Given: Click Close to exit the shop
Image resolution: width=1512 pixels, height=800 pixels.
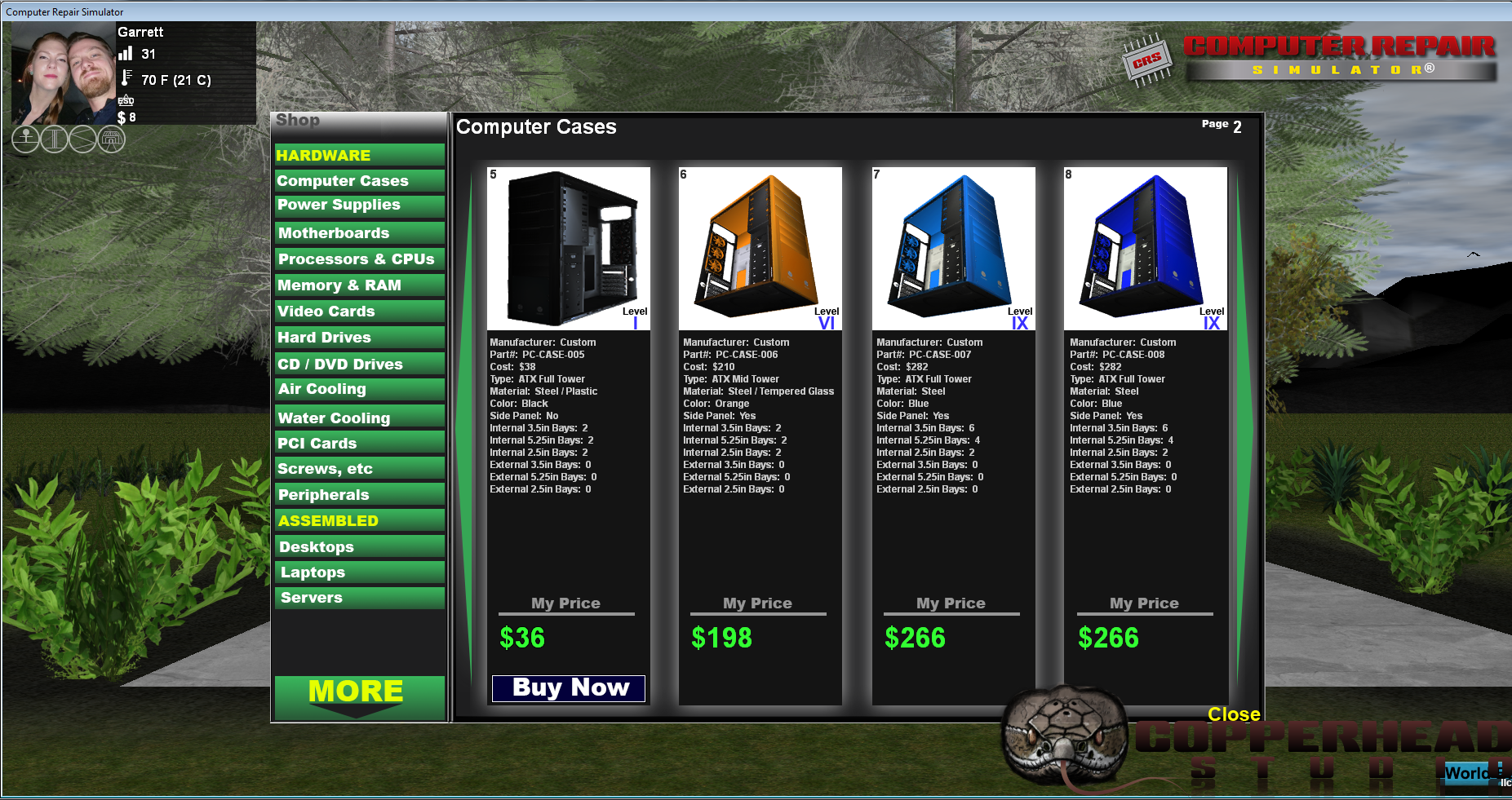Looking at the screenshot, I should (x=1233, y=714).
